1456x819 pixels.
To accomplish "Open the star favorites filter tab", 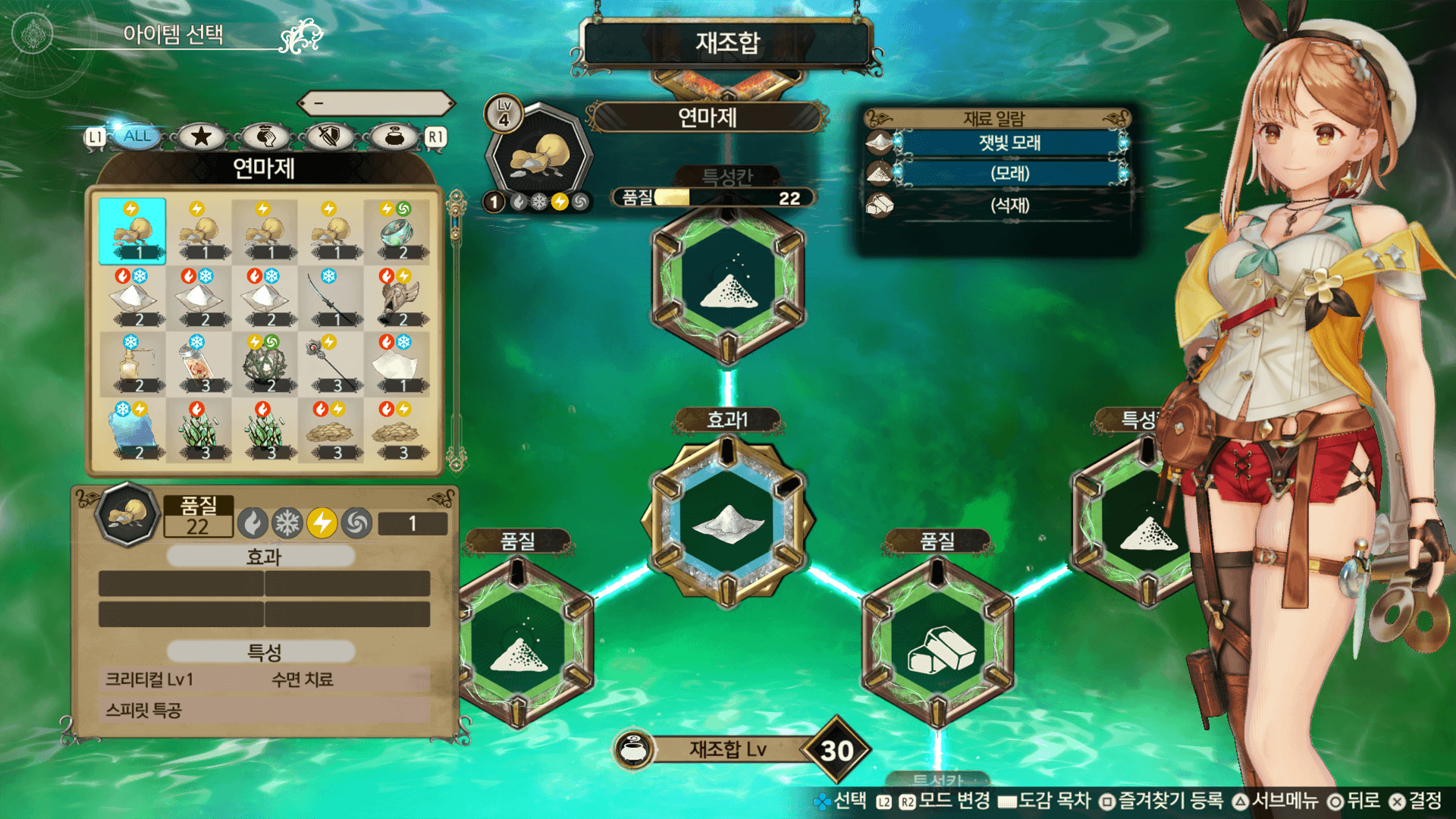I will pos(201,137).
